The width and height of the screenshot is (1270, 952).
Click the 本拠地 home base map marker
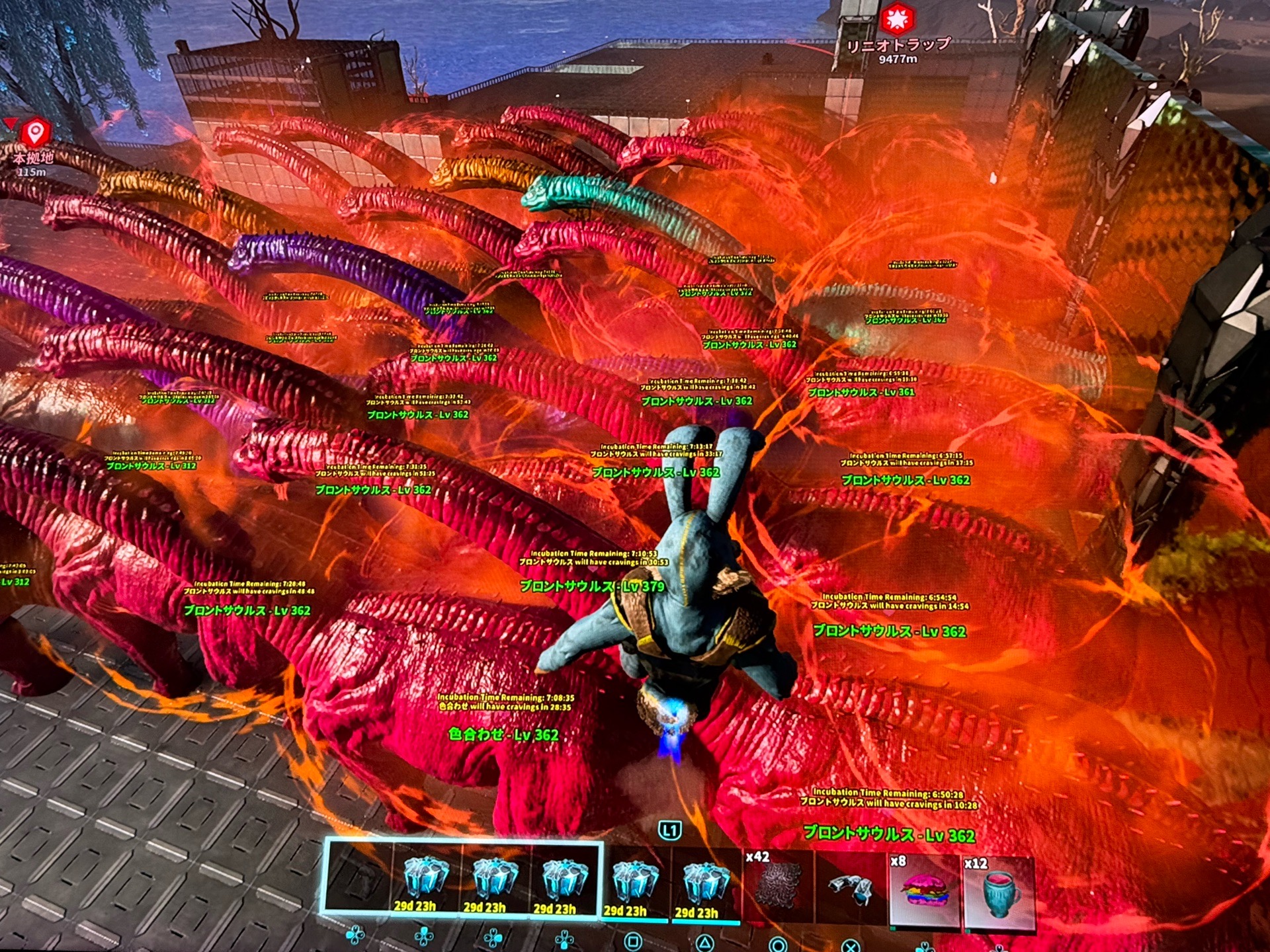(x=35, y=134)
